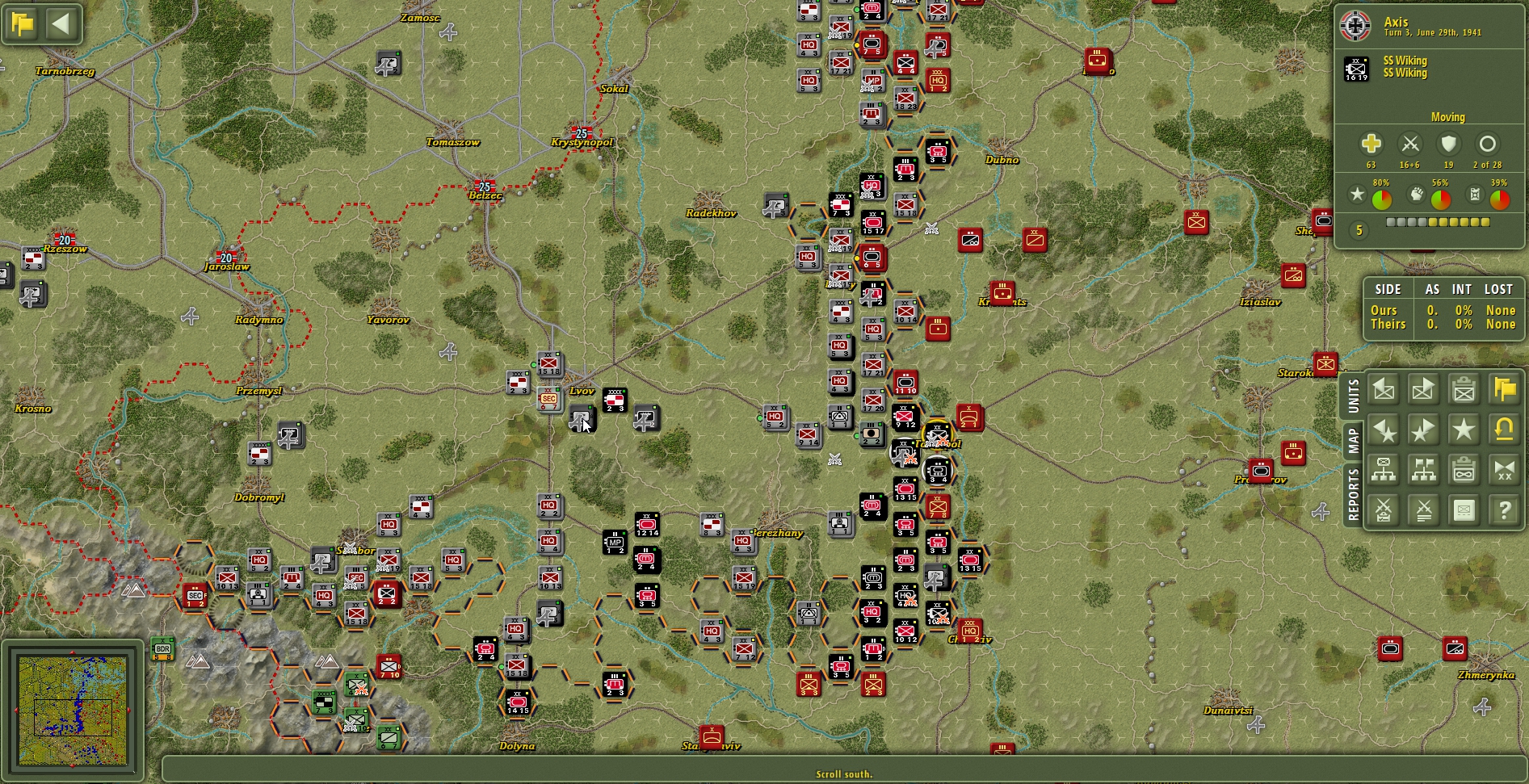The image size is (1529, 784).
Task: Open the unit report clipboard icon
Action: pyautogui.click(x=1464, y=388)
